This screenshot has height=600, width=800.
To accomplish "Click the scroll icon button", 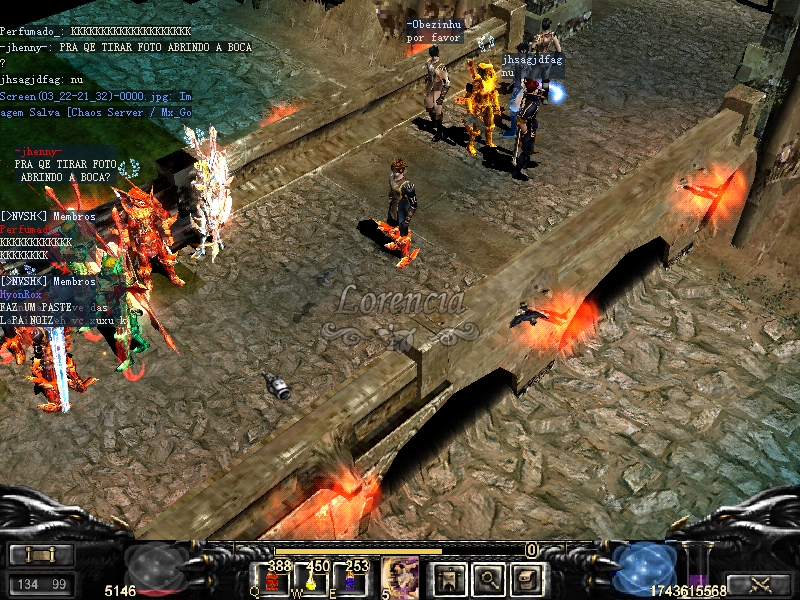I will (x=41, y=555).
